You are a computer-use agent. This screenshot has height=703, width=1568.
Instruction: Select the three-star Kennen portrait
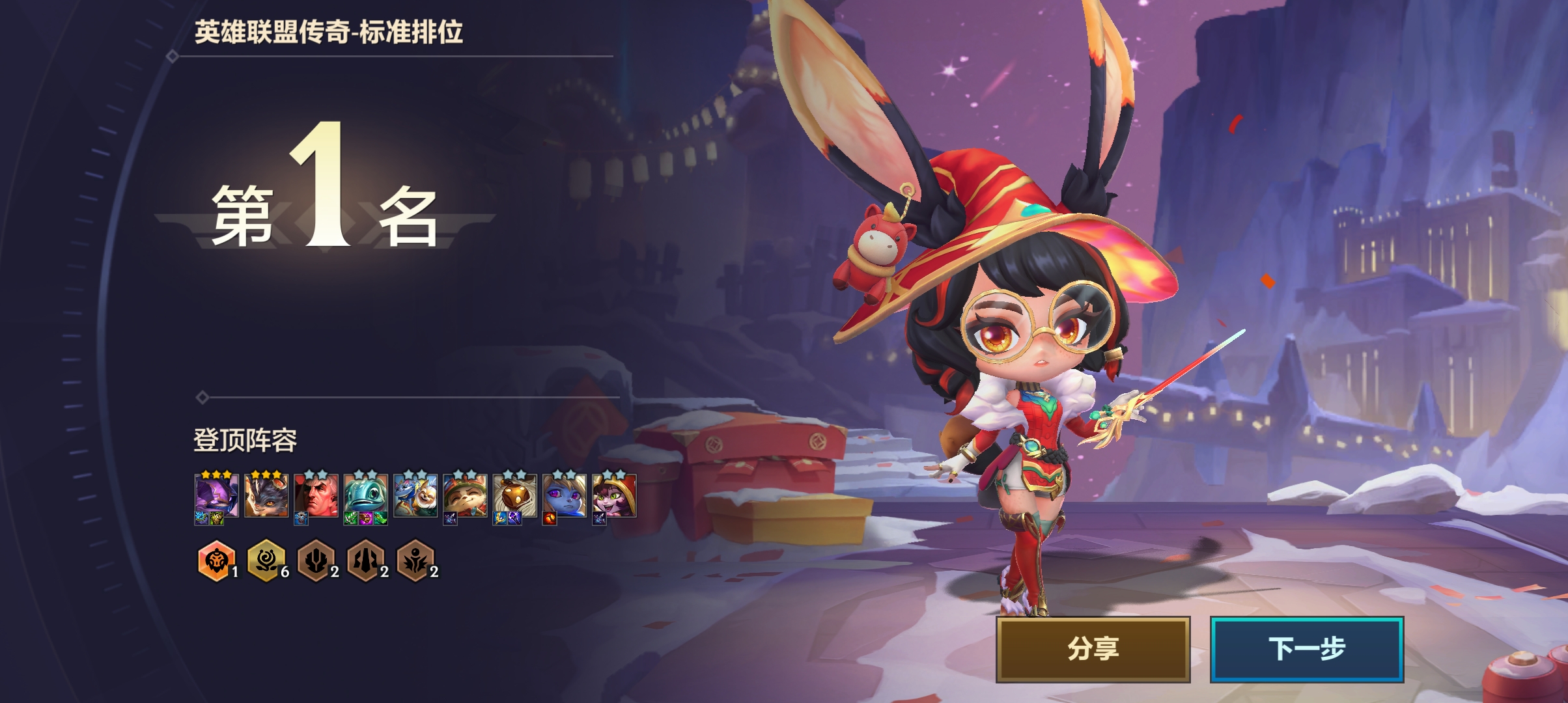(216, 495)
